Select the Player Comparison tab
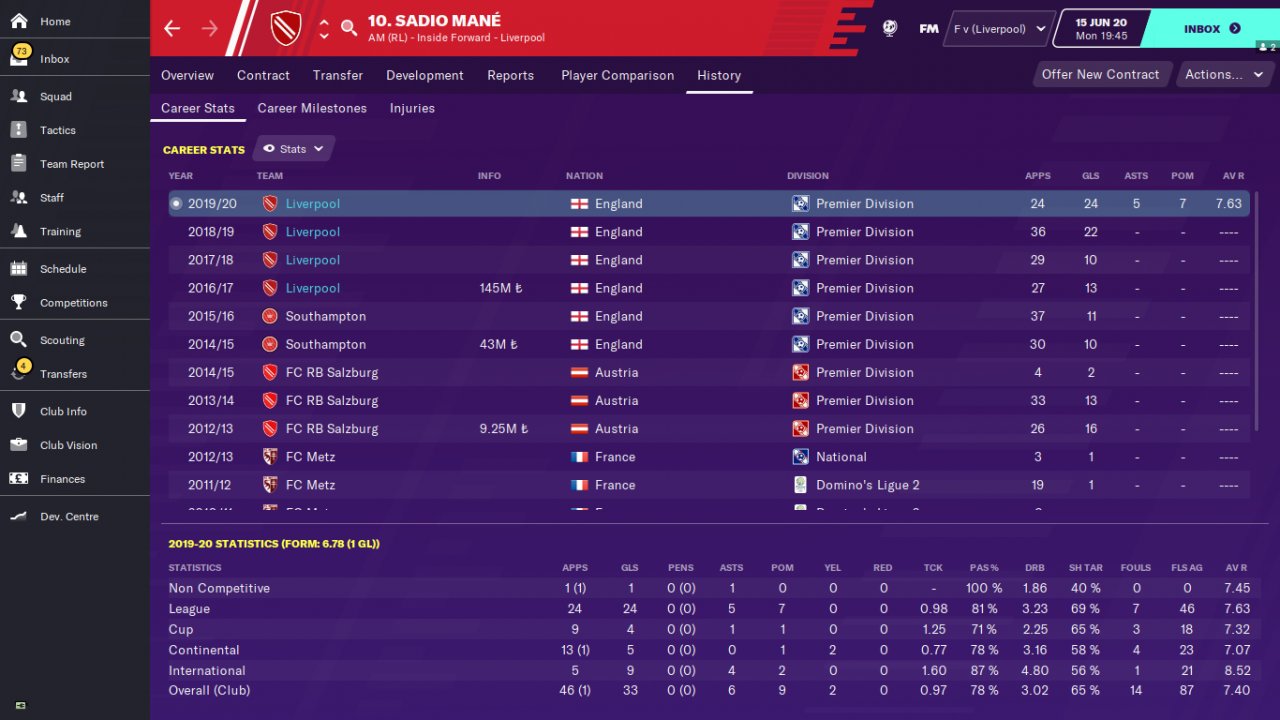Screen dimensions: 1280x720 617,75
